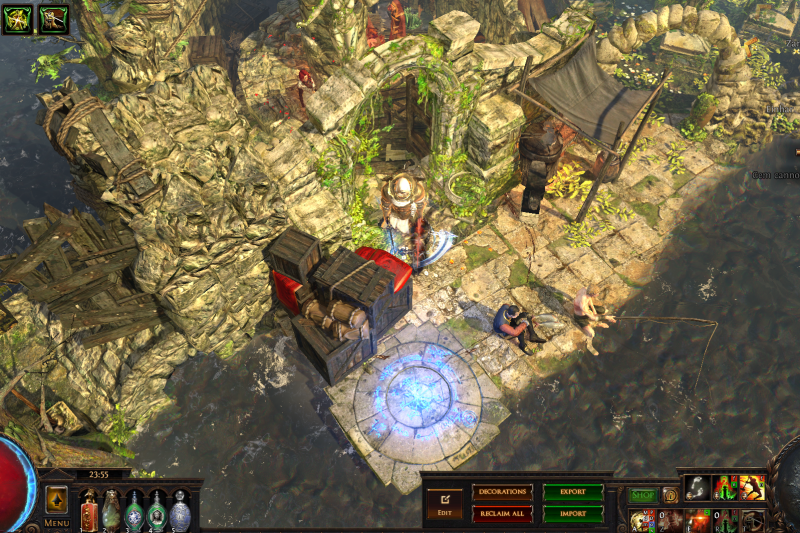The width and height of the screenshot is (800, 533).
Task: Activate the fiery skill bound to E
Action: [699, 520]
